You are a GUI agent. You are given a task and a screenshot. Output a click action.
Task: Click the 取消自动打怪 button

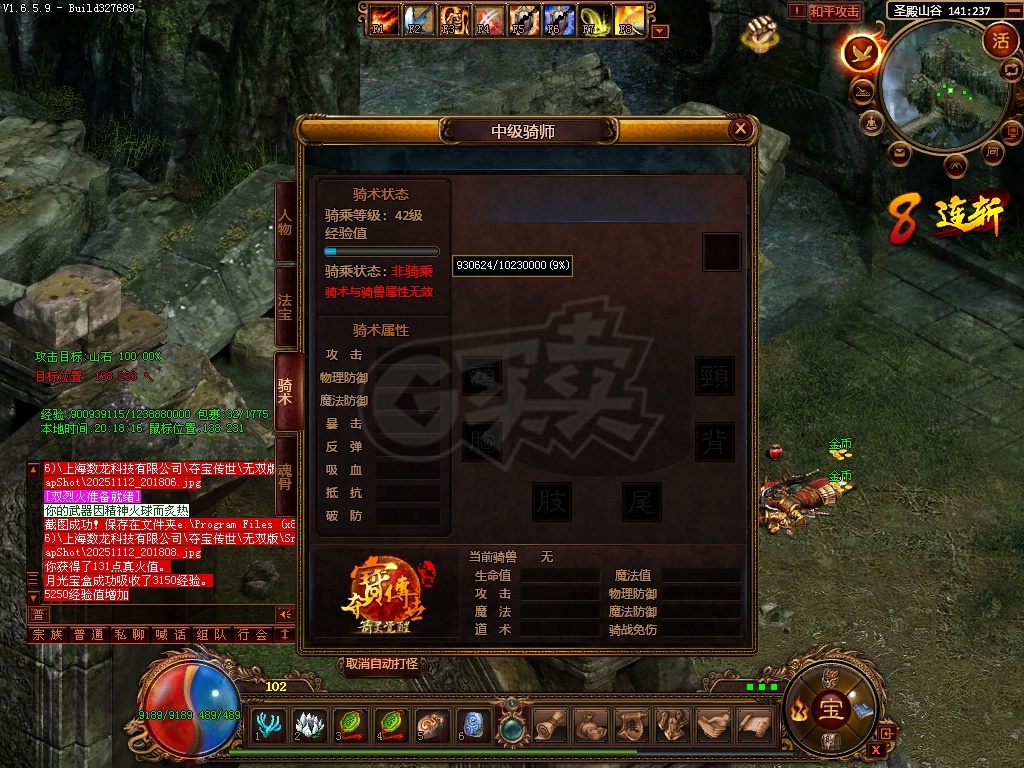[383, 664]
